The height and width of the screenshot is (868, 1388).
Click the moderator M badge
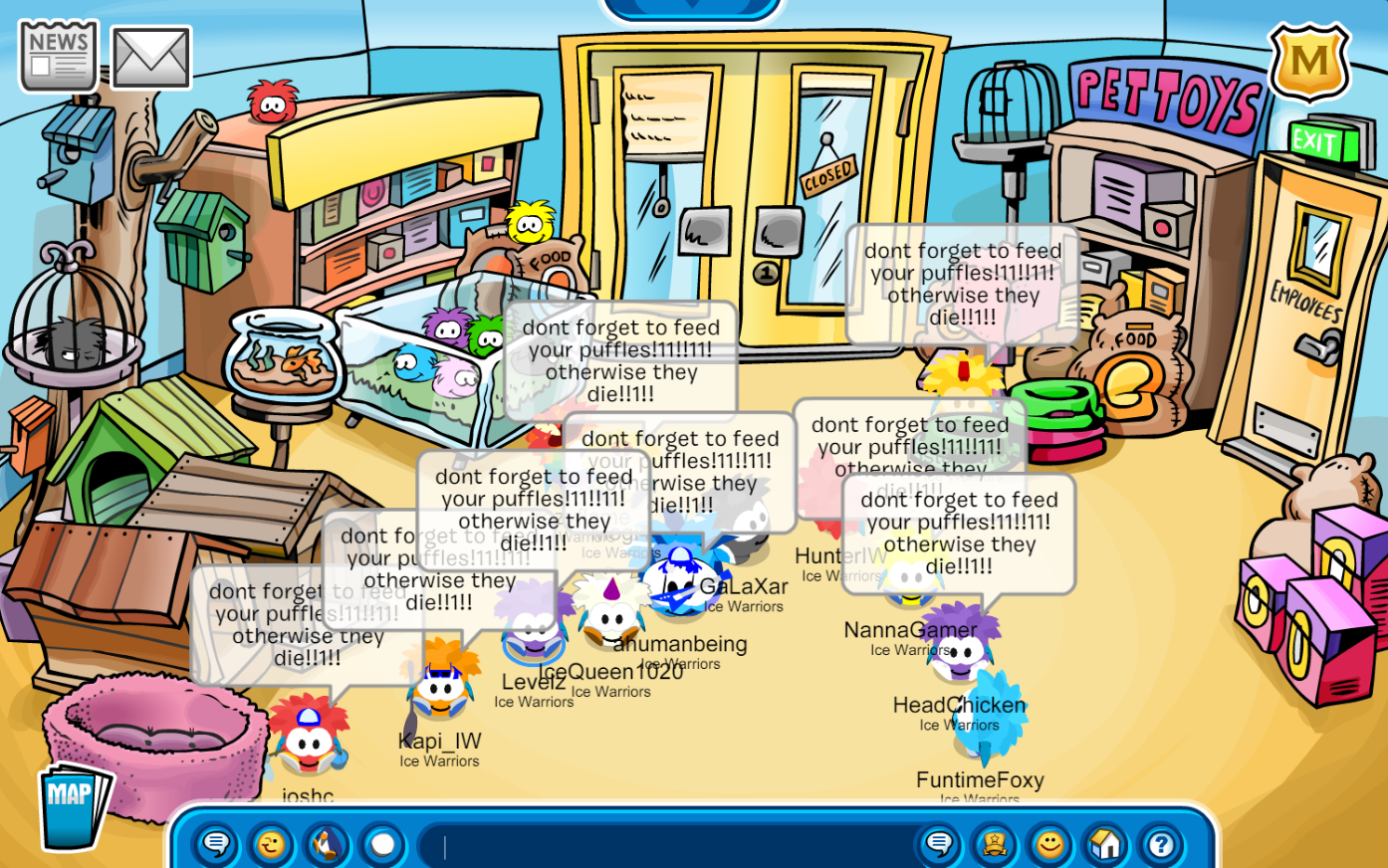(1308, 63)
